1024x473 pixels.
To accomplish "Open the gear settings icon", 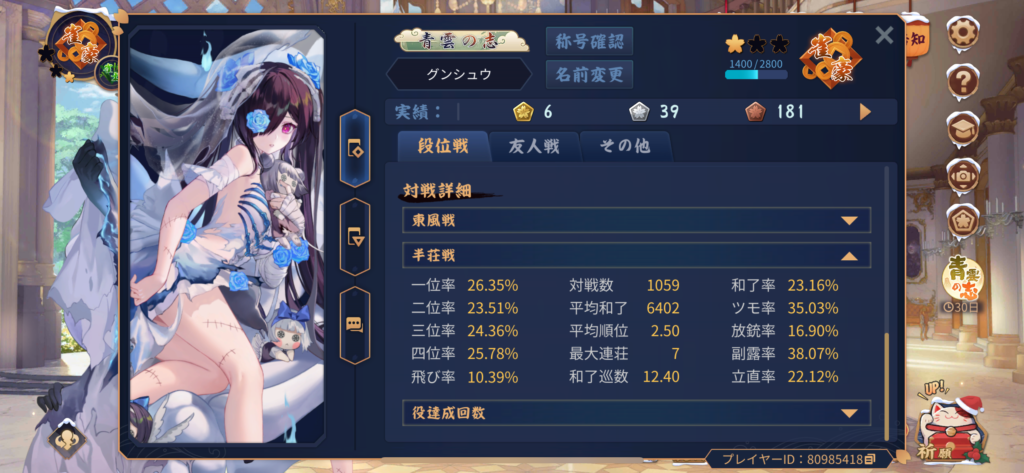I will click(x=963, y=30).
